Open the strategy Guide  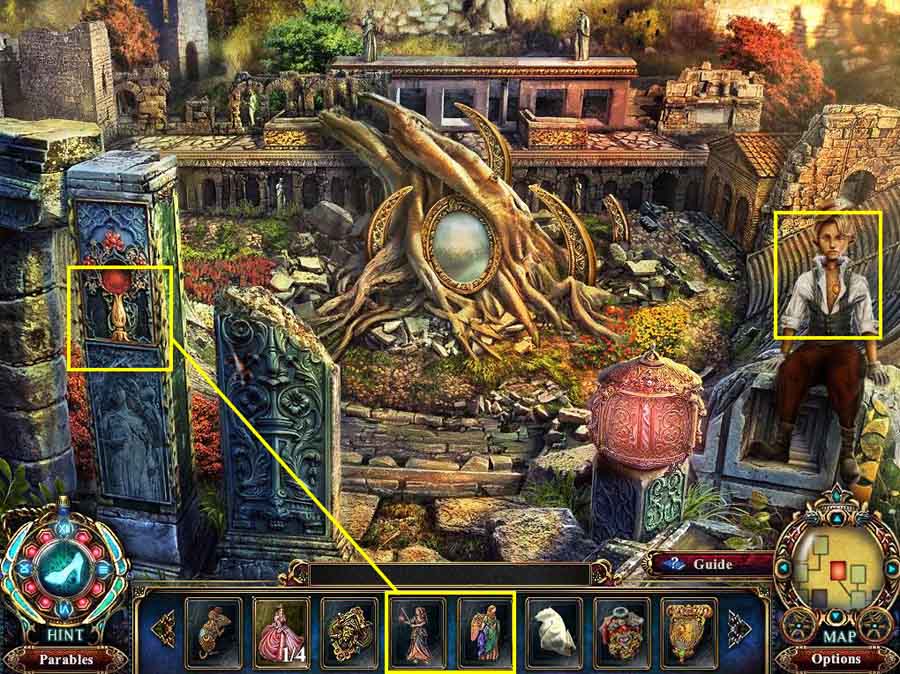[712, 564]
